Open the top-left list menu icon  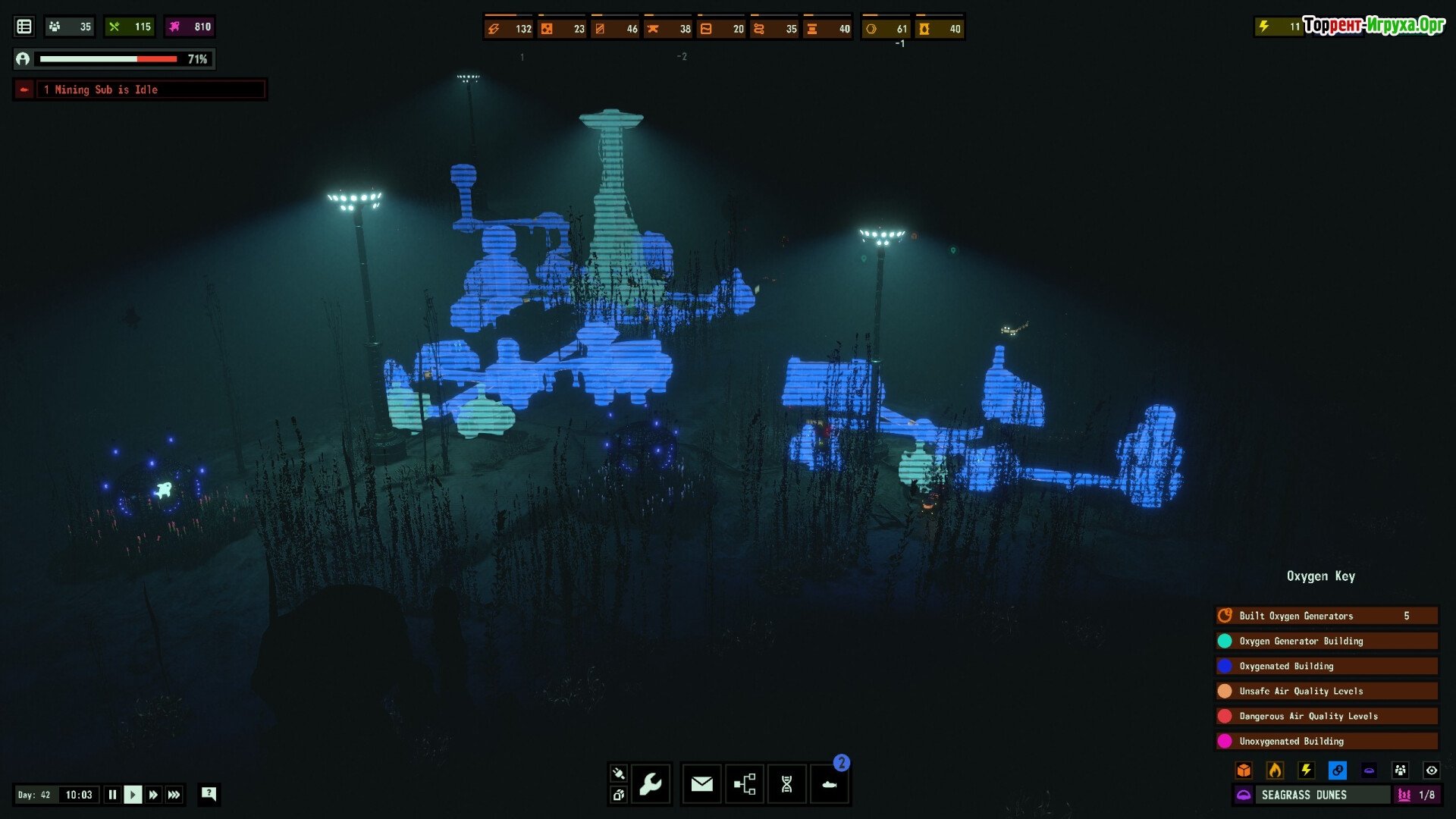pyautogui.click(x=24, y=27)
